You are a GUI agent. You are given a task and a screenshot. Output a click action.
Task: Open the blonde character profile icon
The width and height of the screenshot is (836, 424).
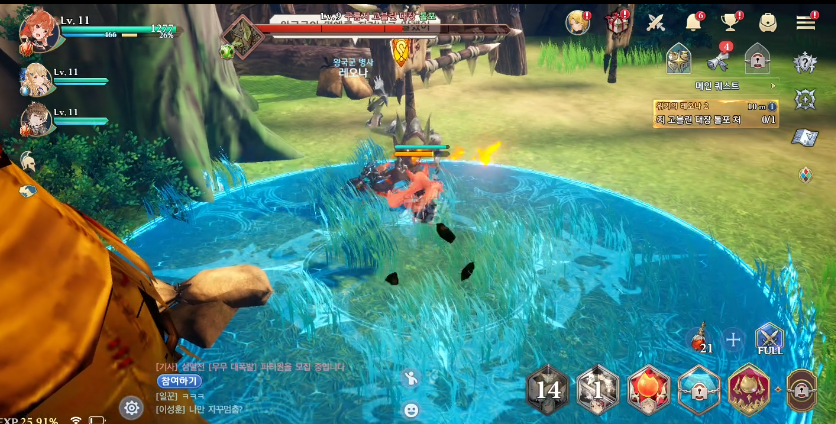click(577, 23)
